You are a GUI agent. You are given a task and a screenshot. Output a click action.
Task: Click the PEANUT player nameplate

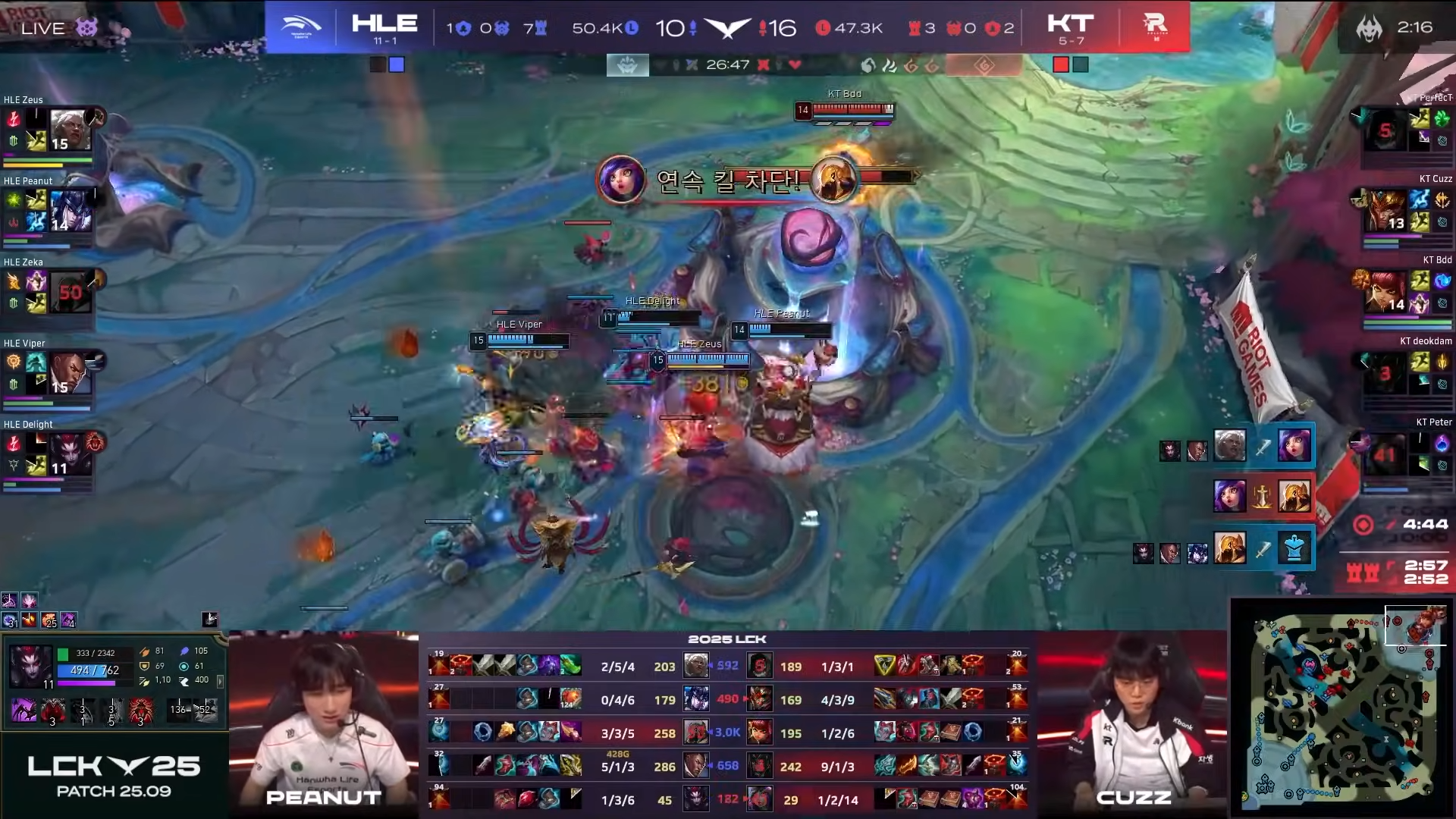(322, 798)
